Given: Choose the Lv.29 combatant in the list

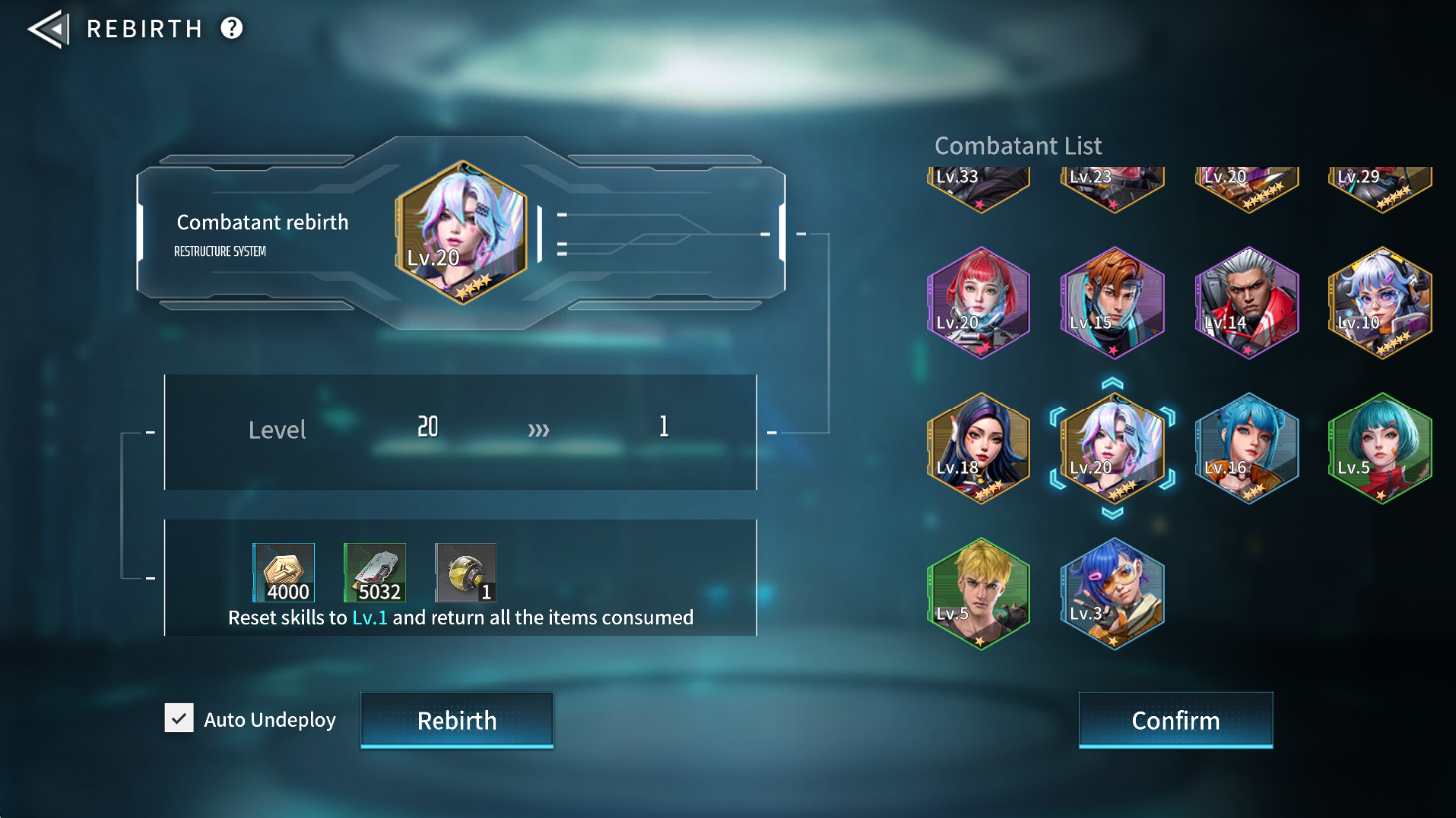Looking at the screenshot, I should tap(1379, 186).
